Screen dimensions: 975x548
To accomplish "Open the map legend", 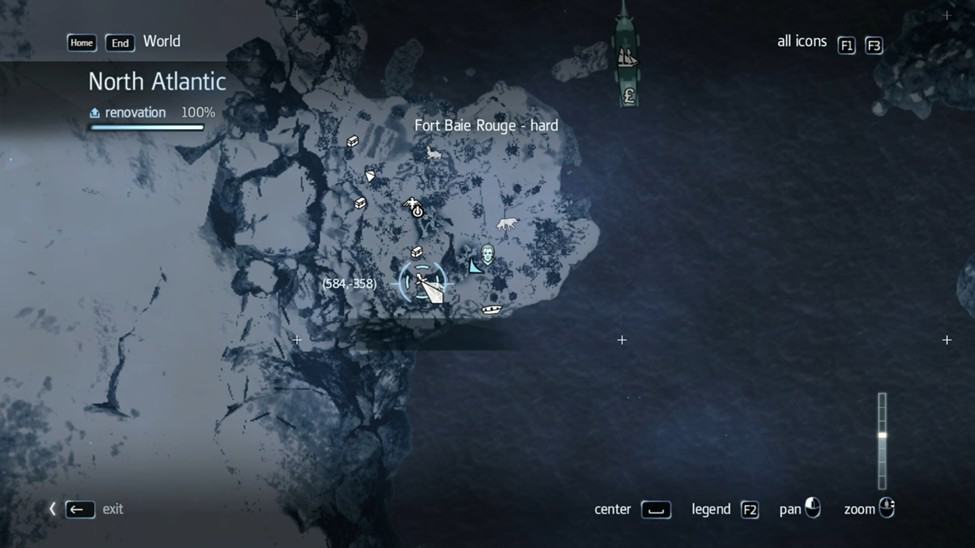I will tap(749, 510).
